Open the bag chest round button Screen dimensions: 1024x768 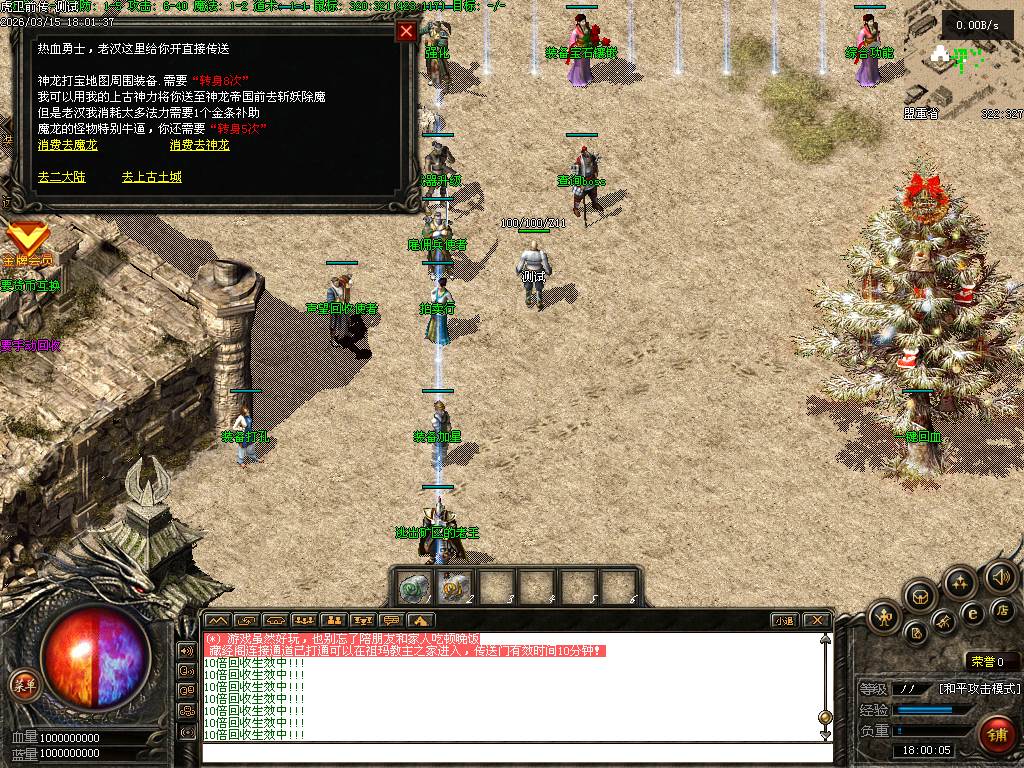tap(919, 597)
